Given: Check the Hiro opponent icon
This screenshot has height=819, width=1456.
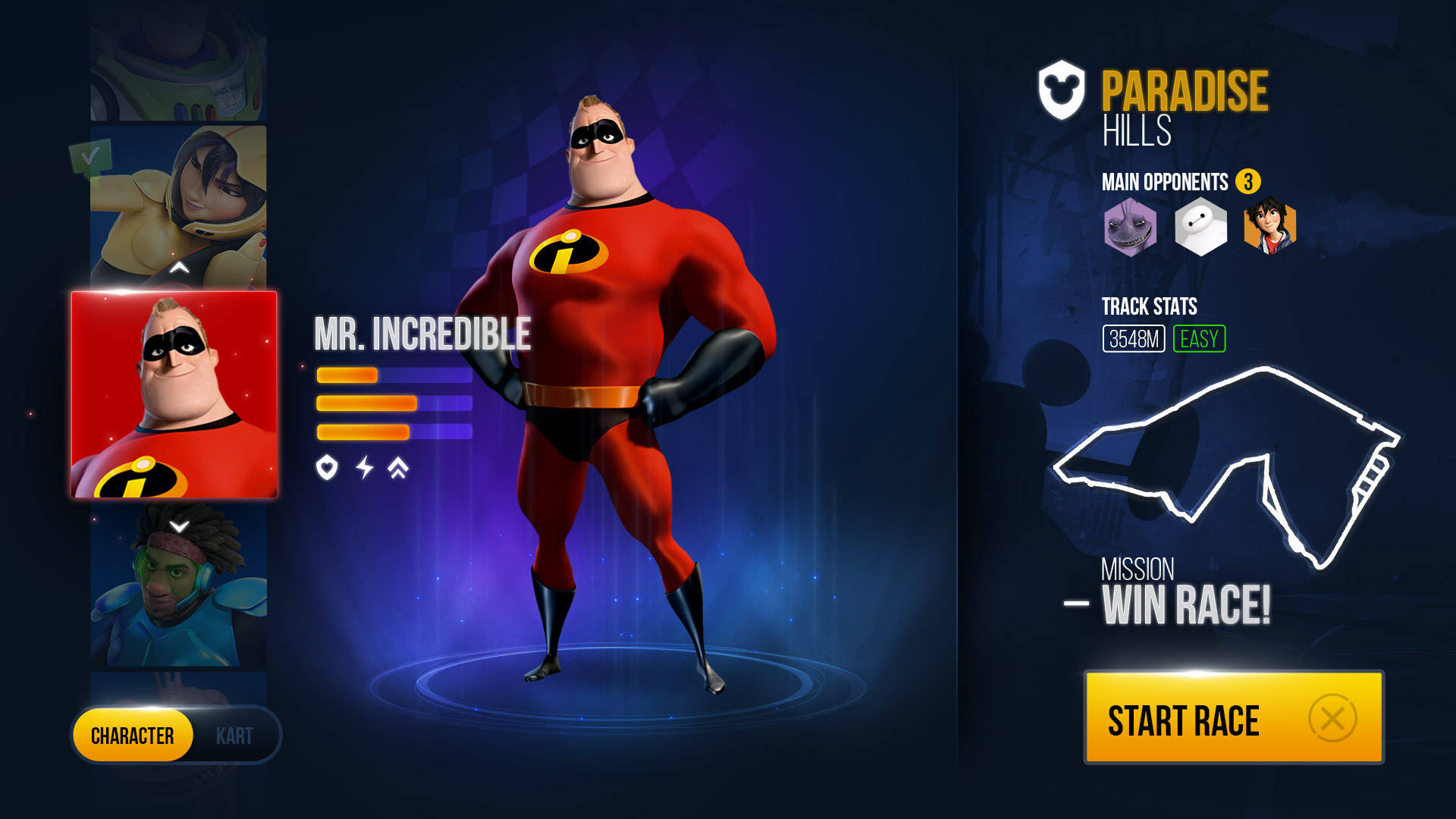Looking at the screenshot, I should 1270,227.
